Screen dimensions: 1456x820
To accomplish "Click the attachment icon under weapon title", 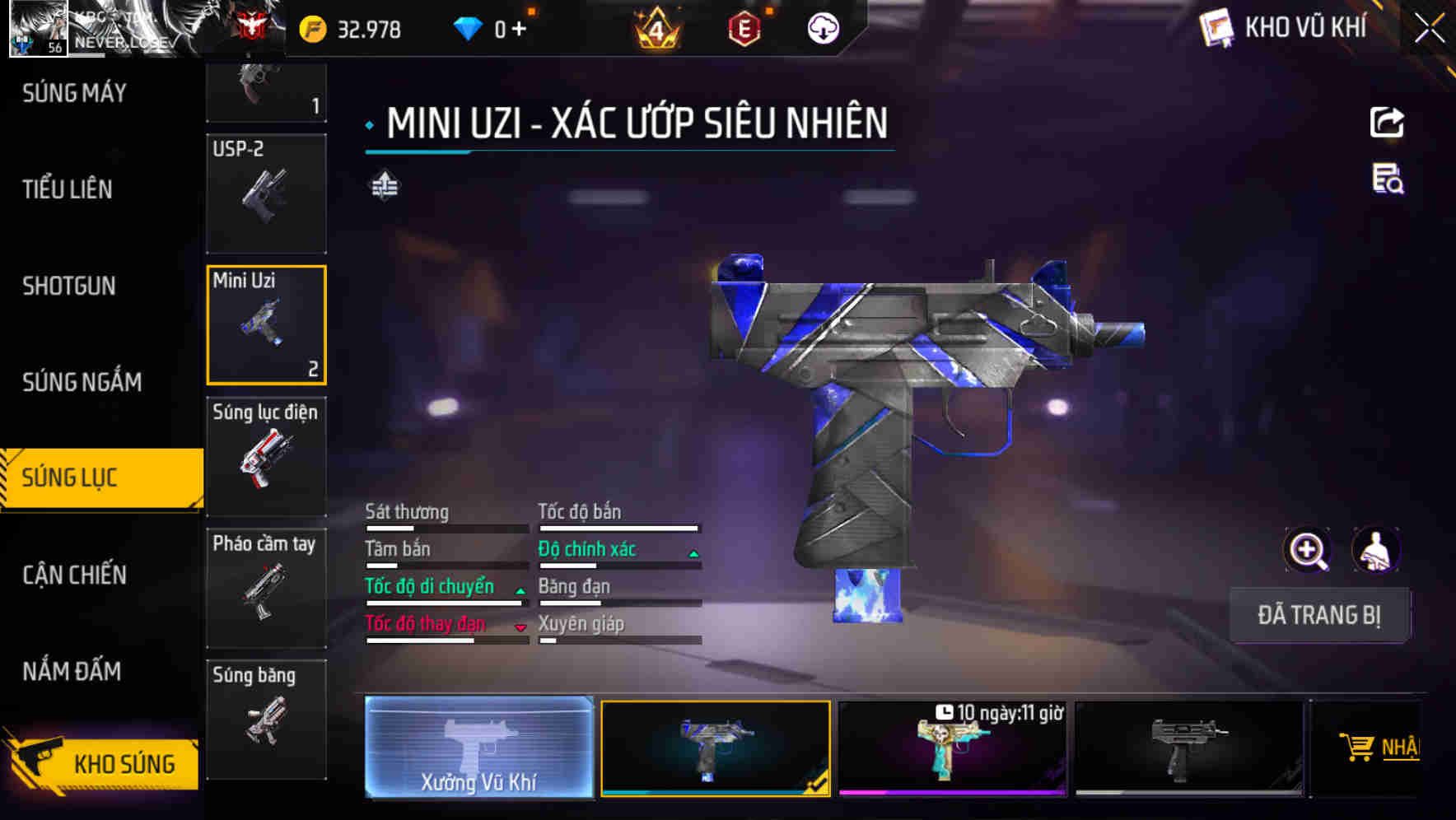I will tap(384, 185).
